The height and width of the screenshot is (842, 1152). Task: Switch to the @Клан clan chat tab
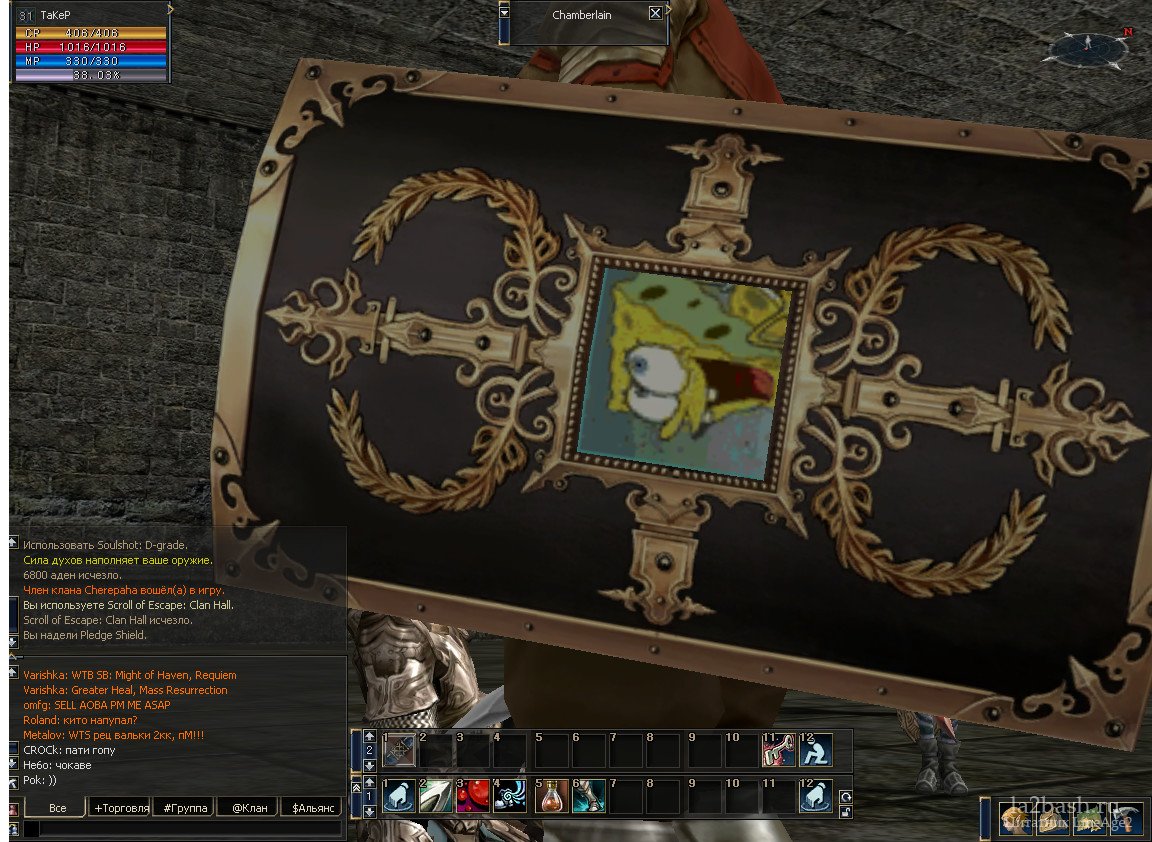click(249, 807)
